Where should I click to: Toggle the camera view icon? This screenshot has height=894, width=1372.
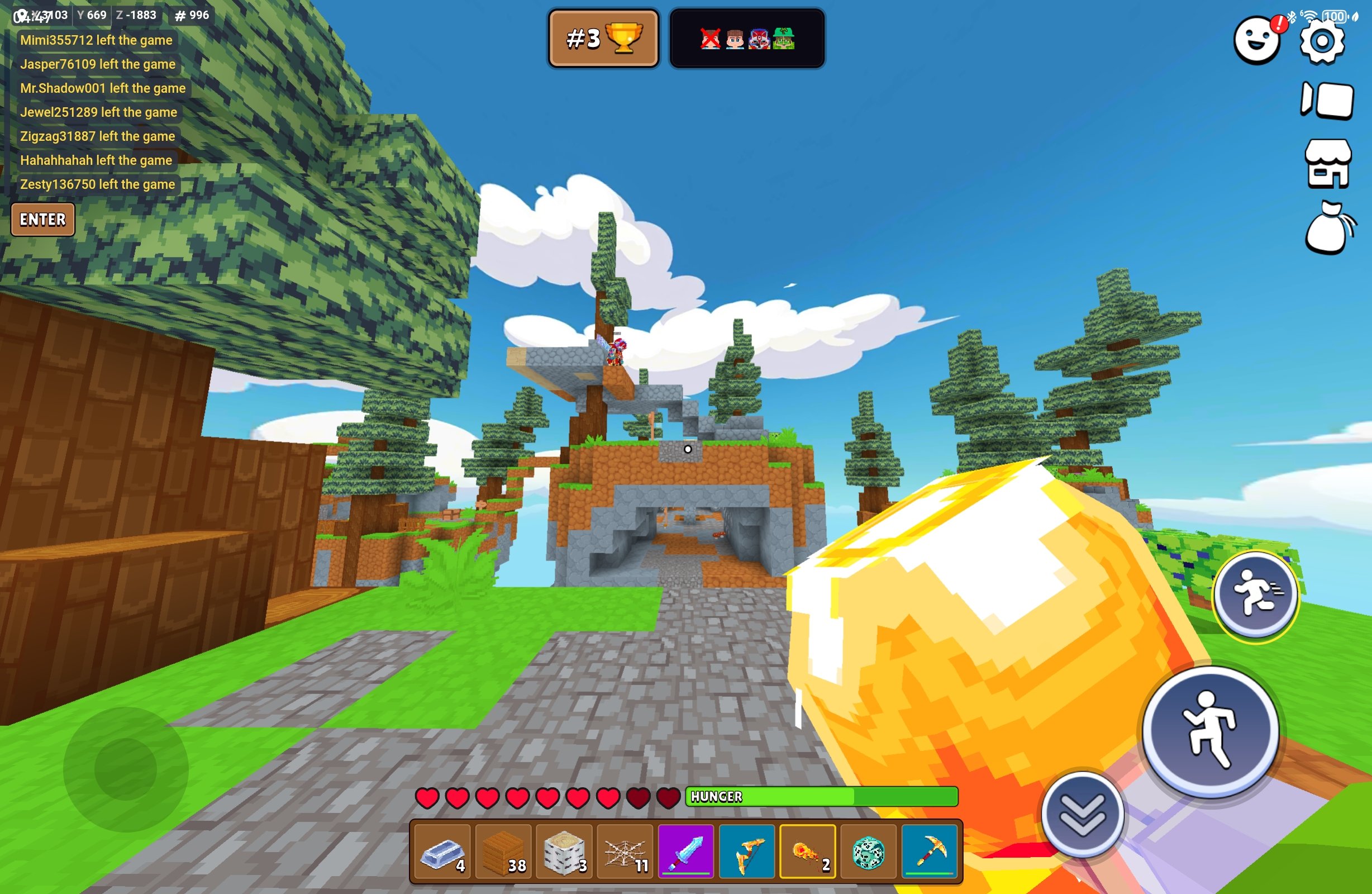tap(1327, 101)
